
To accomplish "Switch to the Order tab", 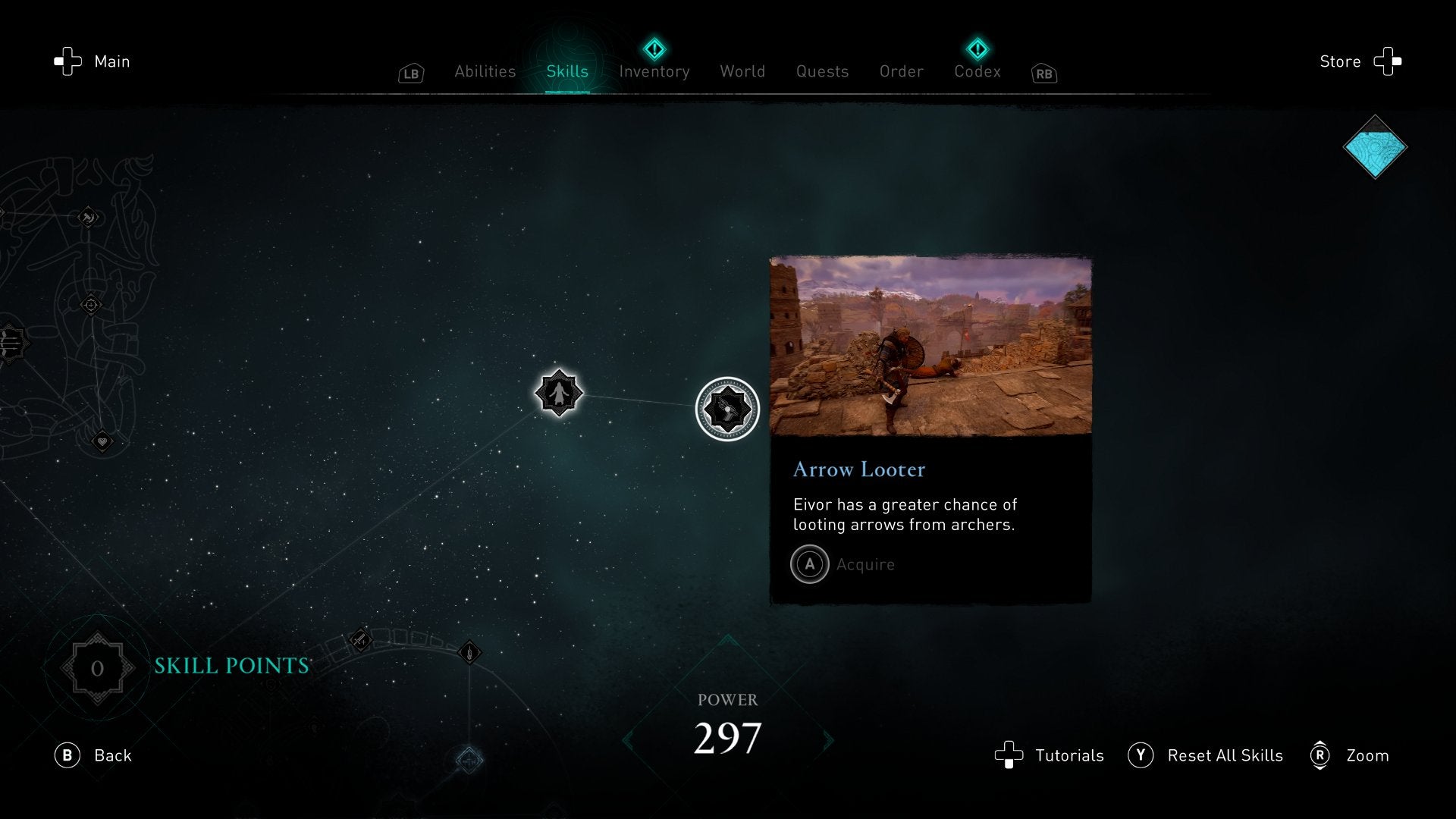I will point(901,71).
